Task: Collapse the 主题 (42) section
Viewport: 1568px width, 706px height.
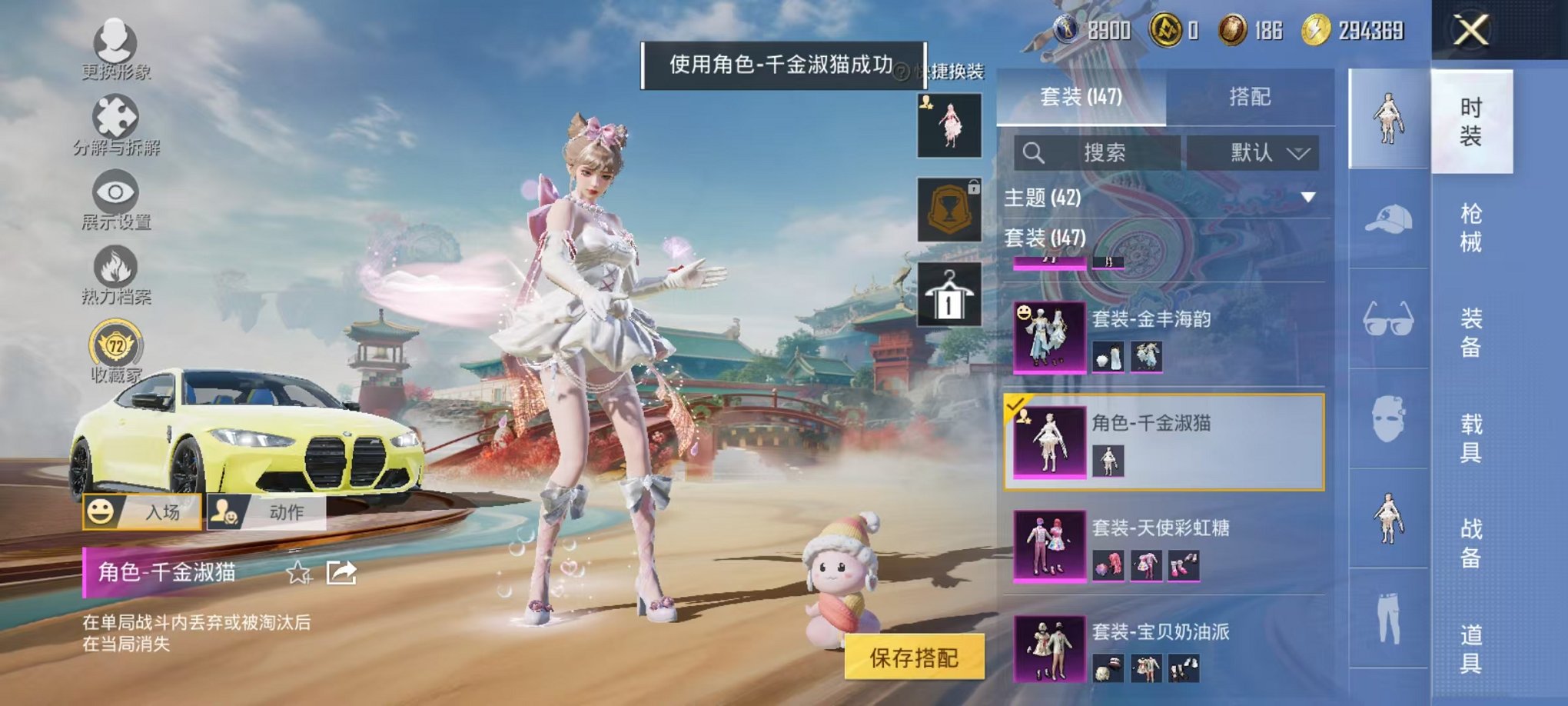Action: (x=1307, y=198)
